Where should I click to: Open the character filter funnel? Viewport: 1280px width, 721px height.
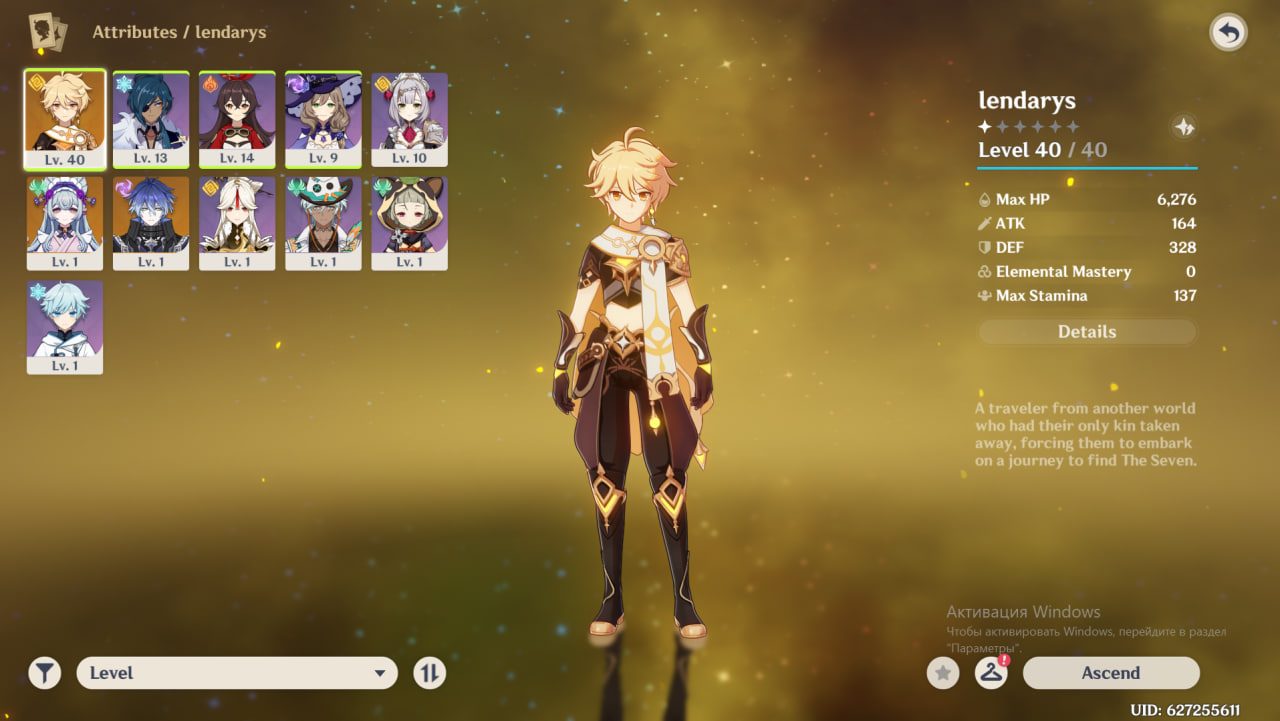[x=45, y=673]
